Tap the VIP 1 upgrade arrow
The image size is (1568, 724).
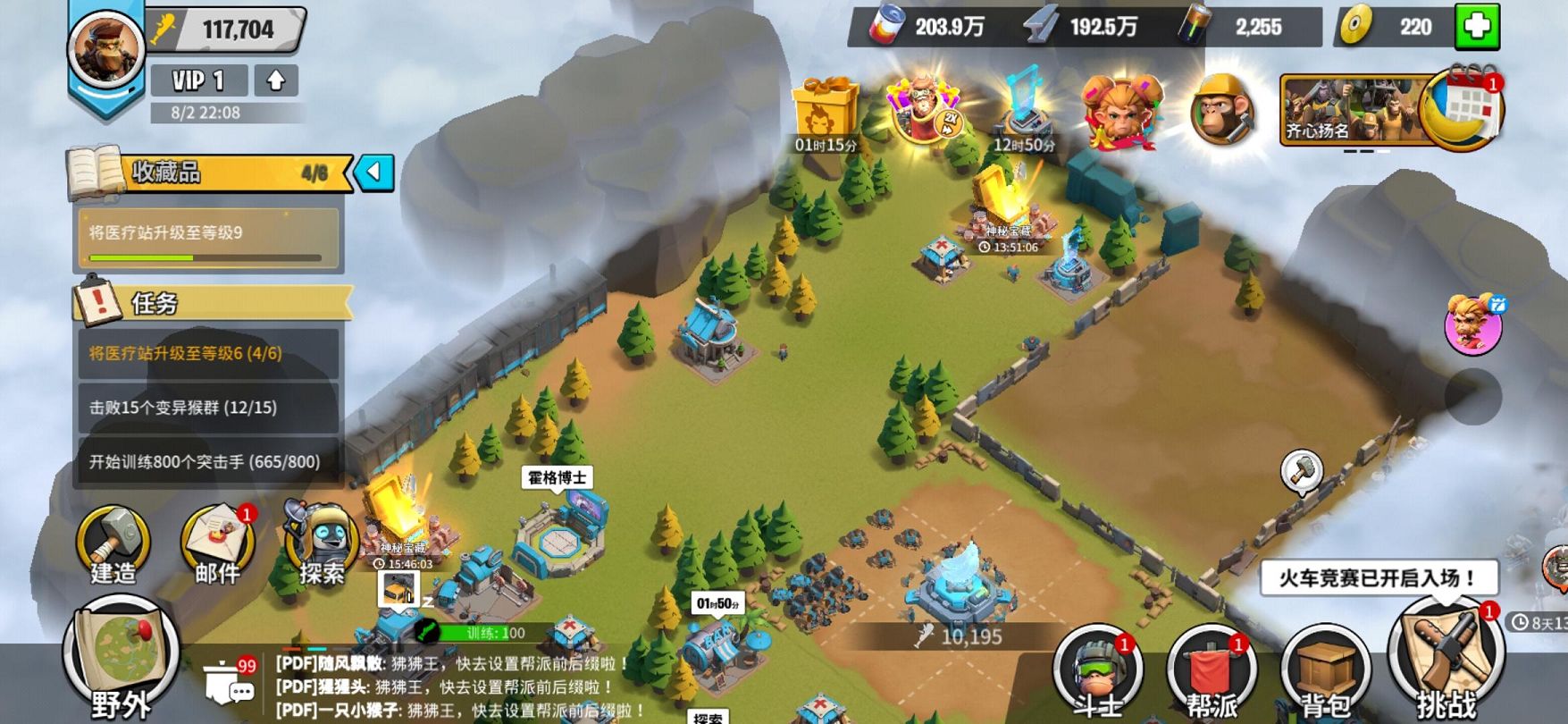(276, 80)
